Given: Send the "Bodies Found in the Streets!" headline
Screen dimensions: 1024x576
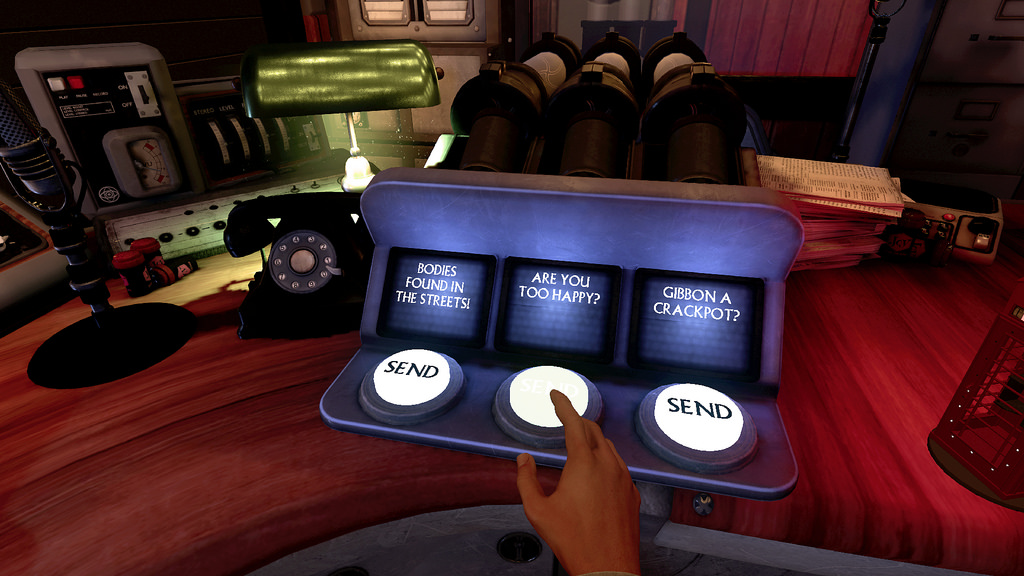Looking at the screenshot, I should point(411,374).
